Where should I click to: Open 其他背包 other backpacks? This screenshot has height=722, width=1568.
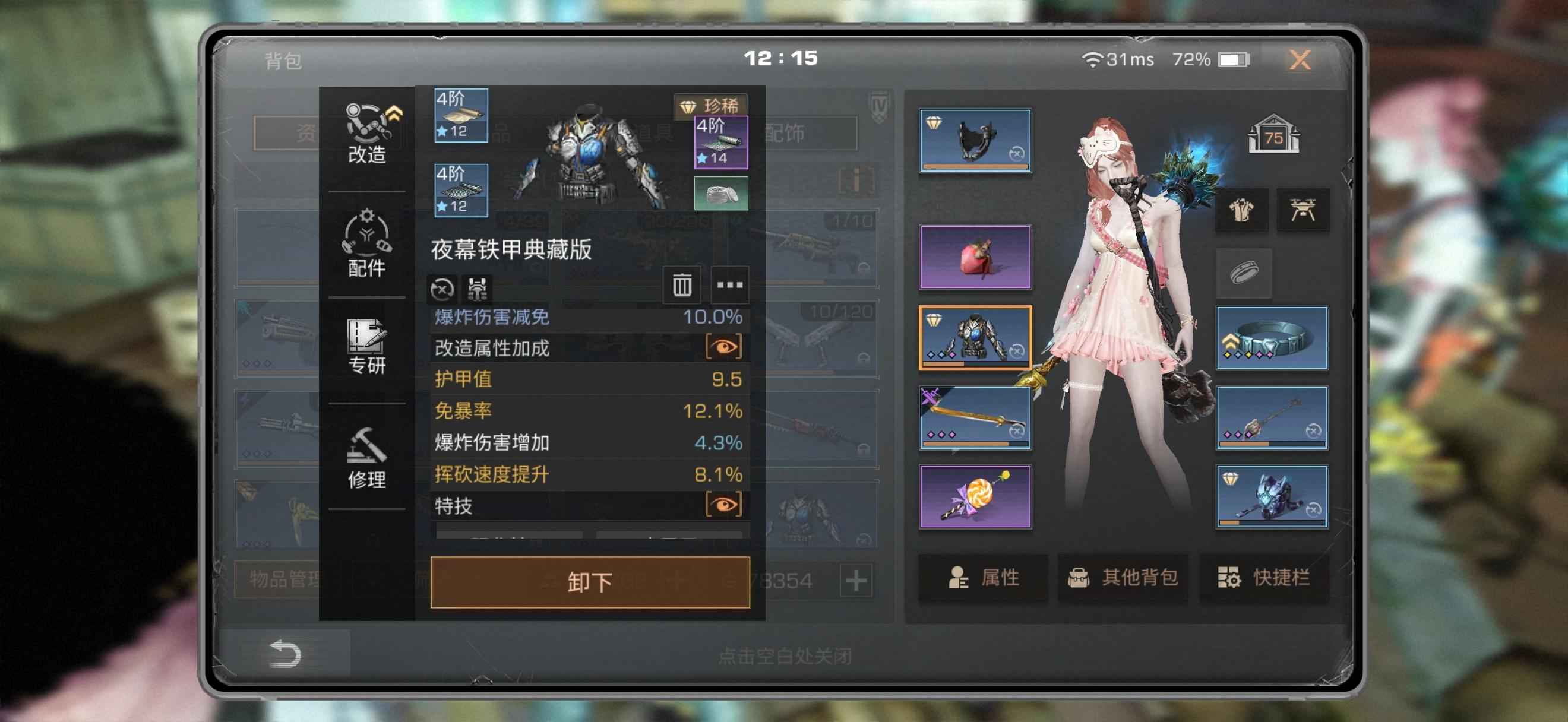pos(1123,577)
